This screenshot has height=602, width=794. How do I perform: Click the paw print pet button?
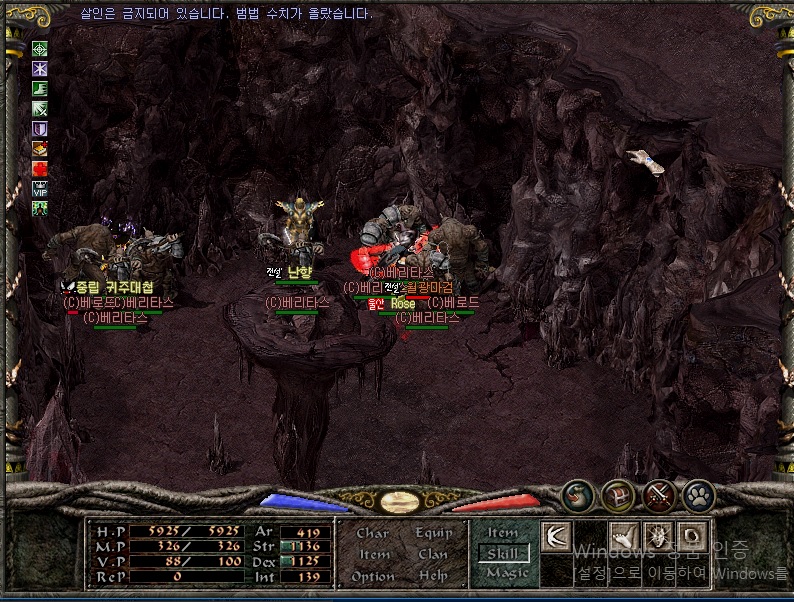(x=698, y=495)
